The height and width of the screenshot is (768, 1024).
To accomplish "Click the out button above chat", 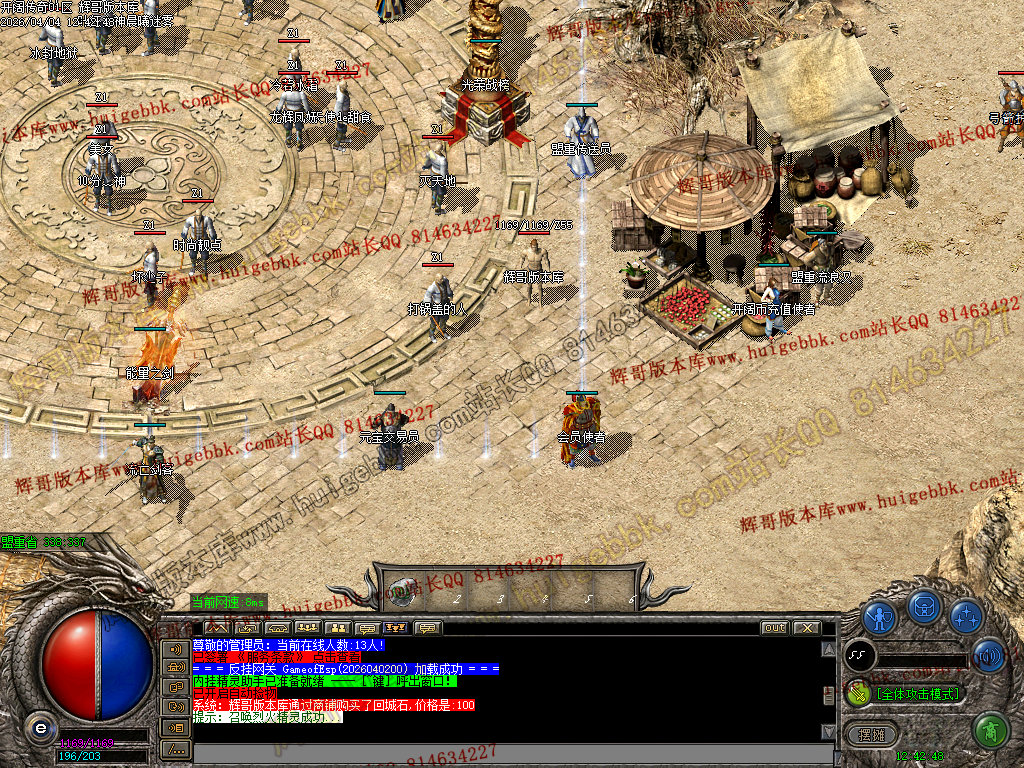I will click(x=774, y=628).
